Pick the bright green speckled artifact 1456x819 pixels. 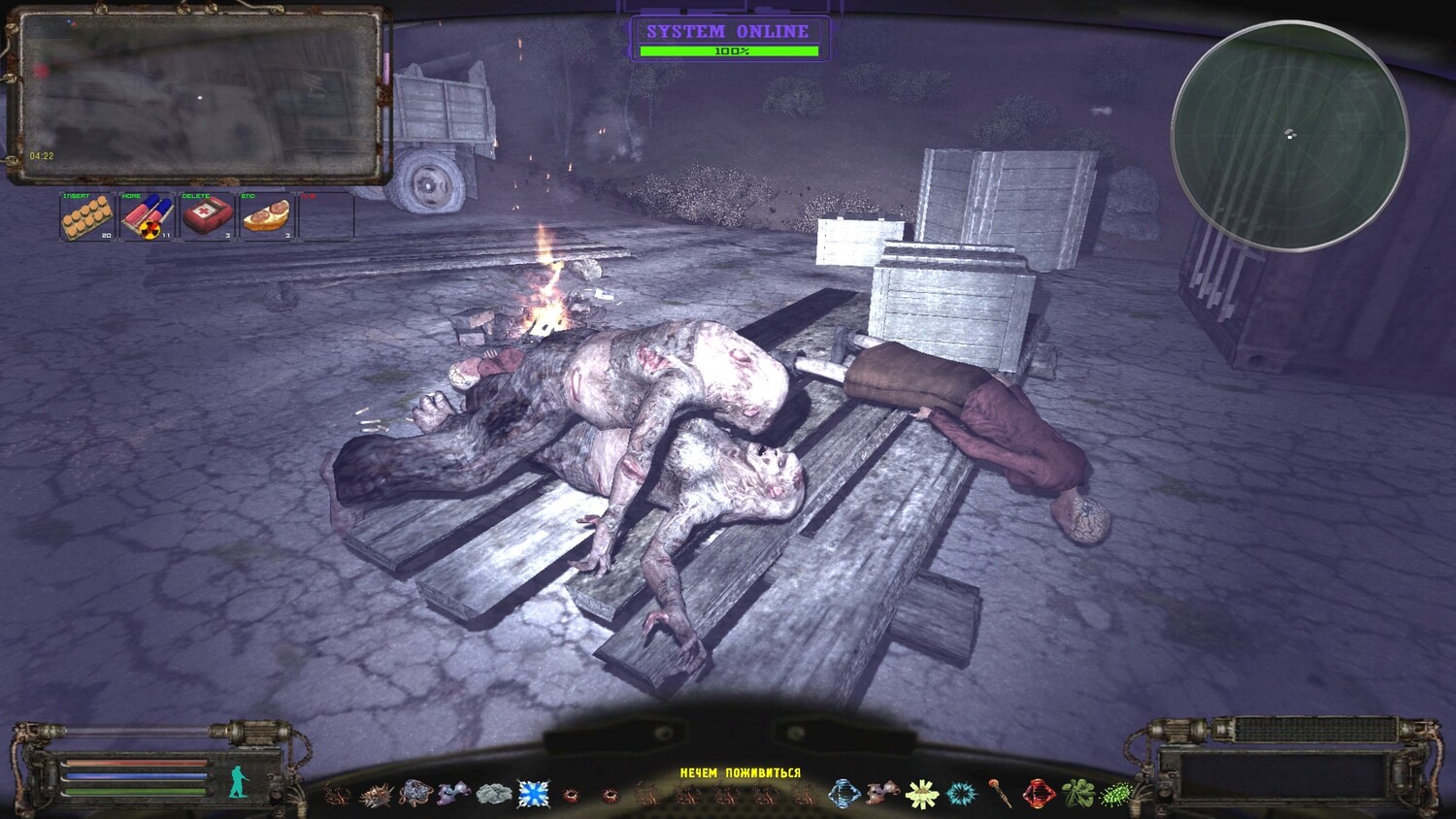(x=1116, y=794)
